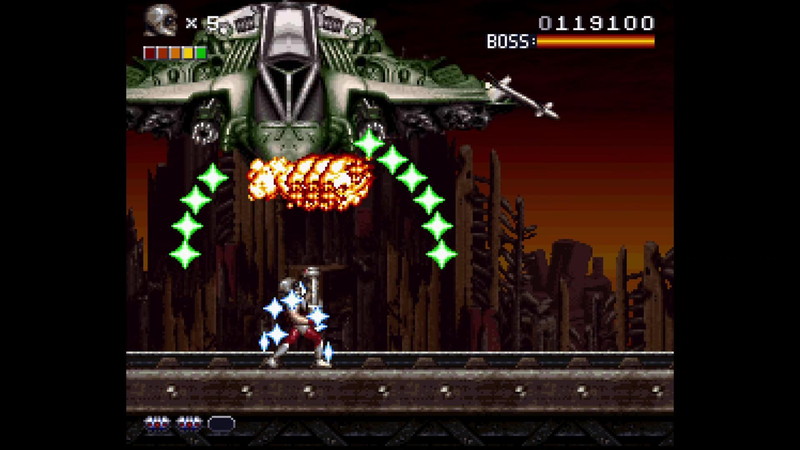Select the empty bomb stock slot
This screenshot has height=450, width=800.
tap(222, 423)
